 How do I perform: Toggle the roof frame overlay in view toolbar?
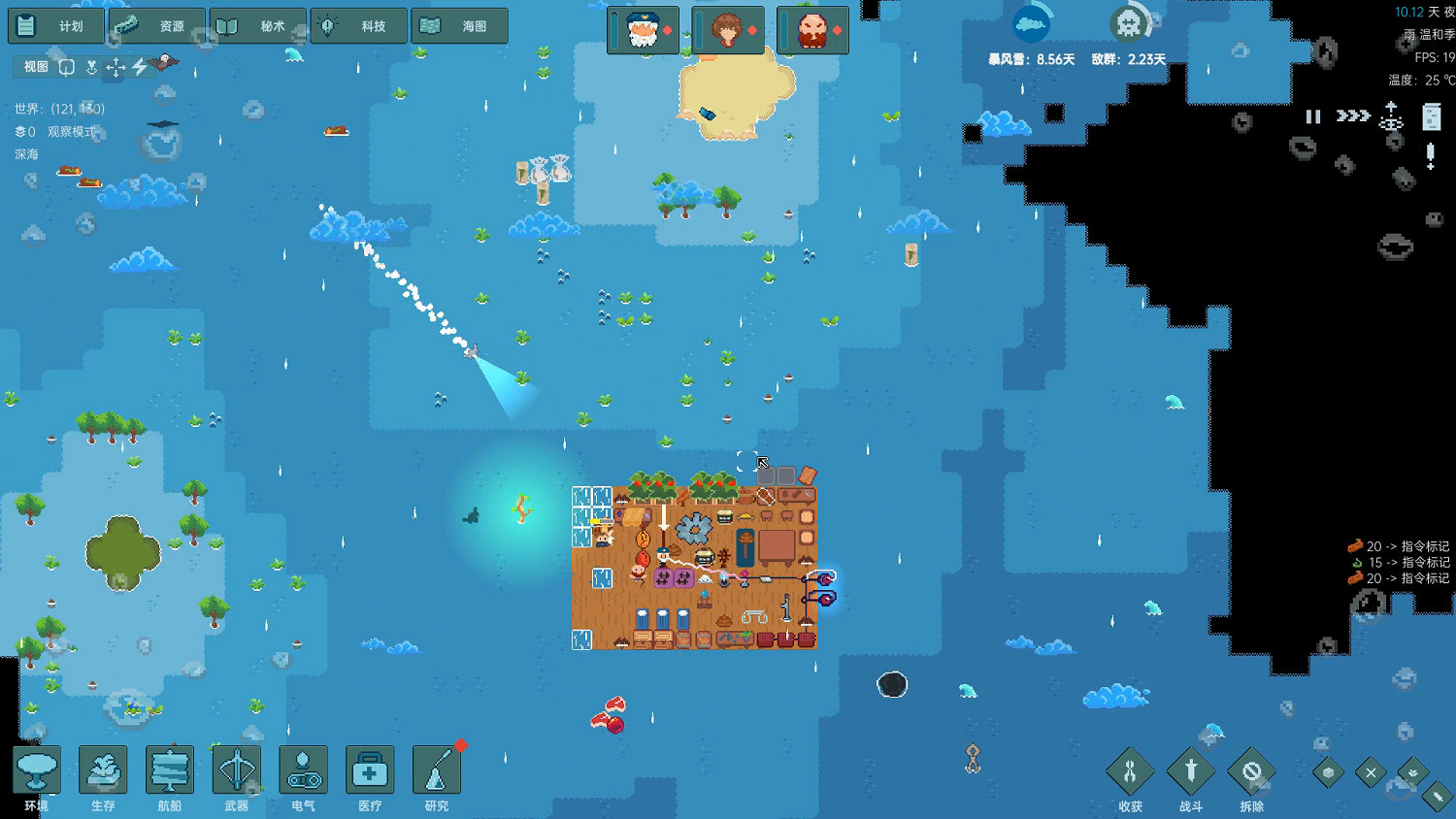coord(66,66)
